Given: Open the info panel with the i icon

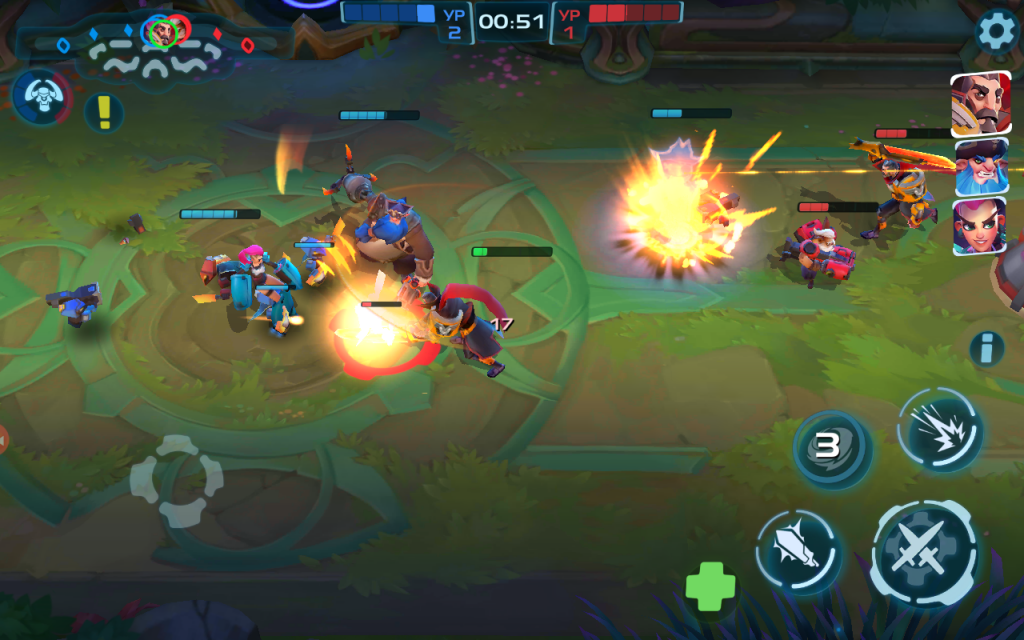Looking at the screenshot, I should coord(986,348).
